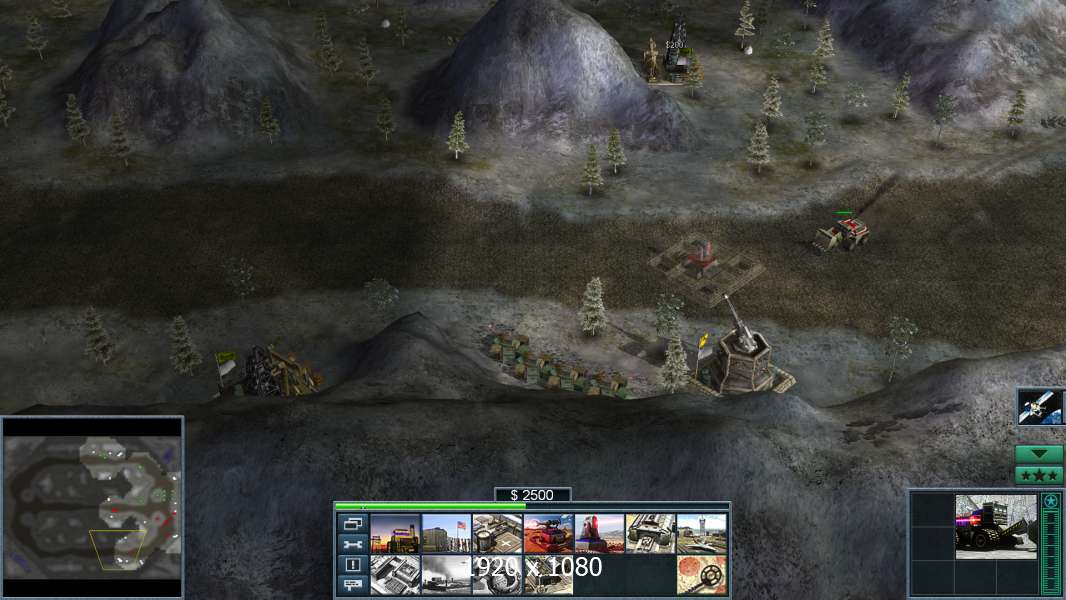1066x600 pixels.
Task: Collapse the panel with green down arrow
Action: click(x=1039, y=454)
